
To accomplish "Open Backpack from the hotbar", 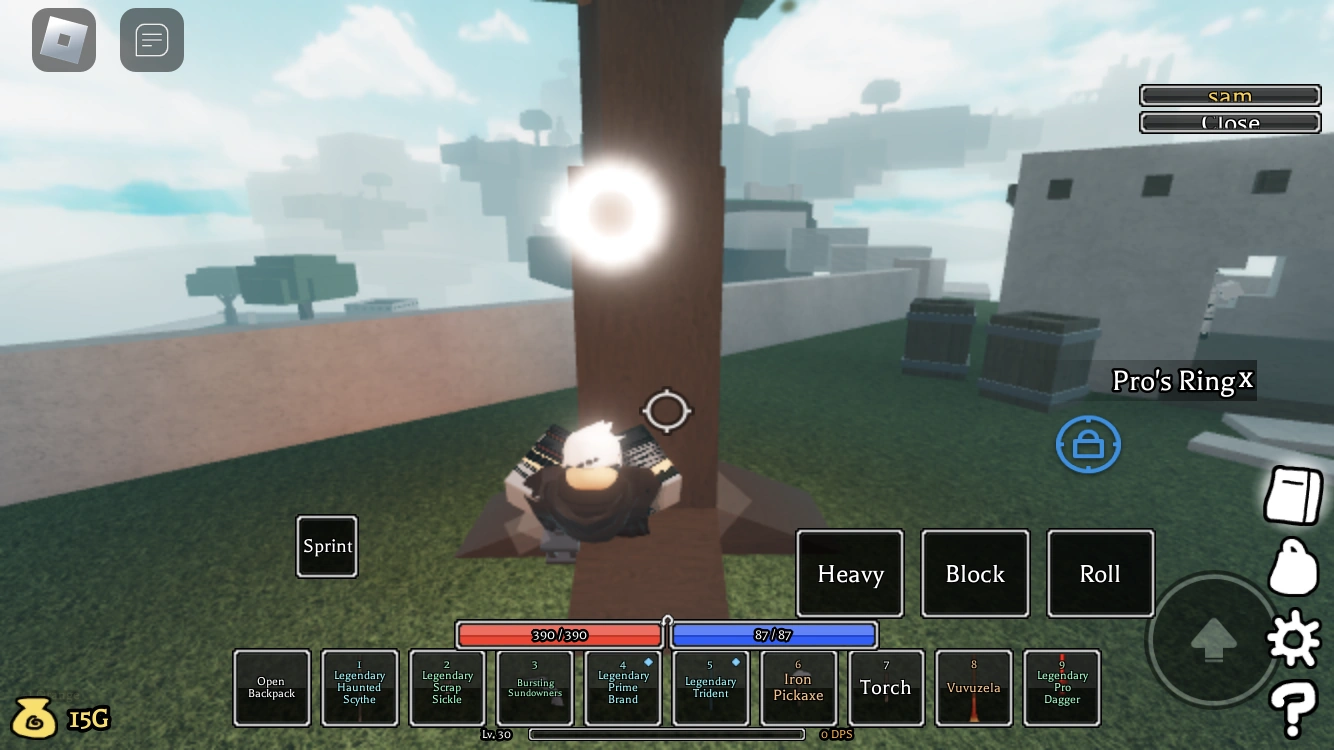I will [x=271, y=687].
